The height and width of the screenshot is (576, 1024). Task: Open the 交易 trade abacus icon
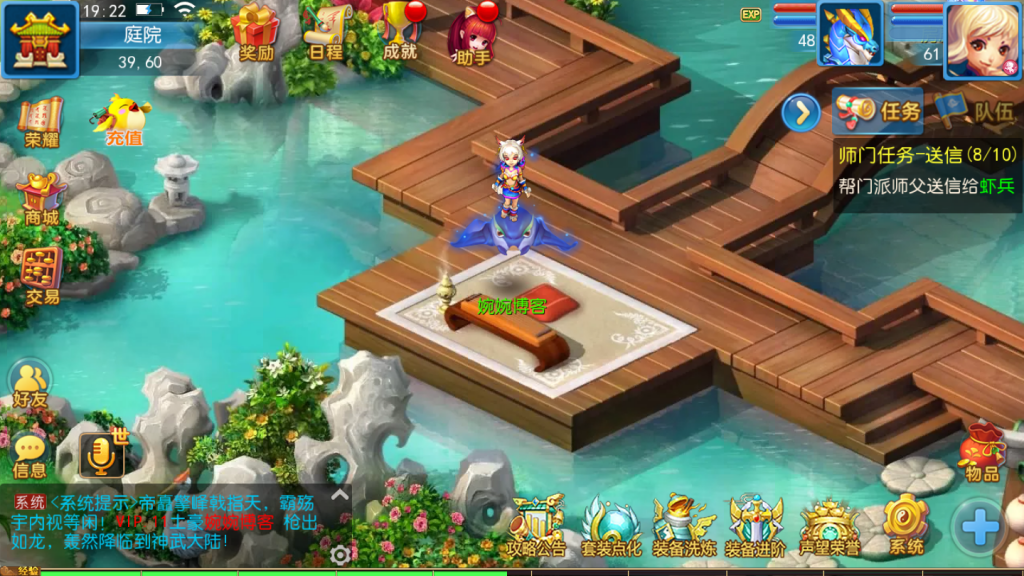[x=42, y=274]
